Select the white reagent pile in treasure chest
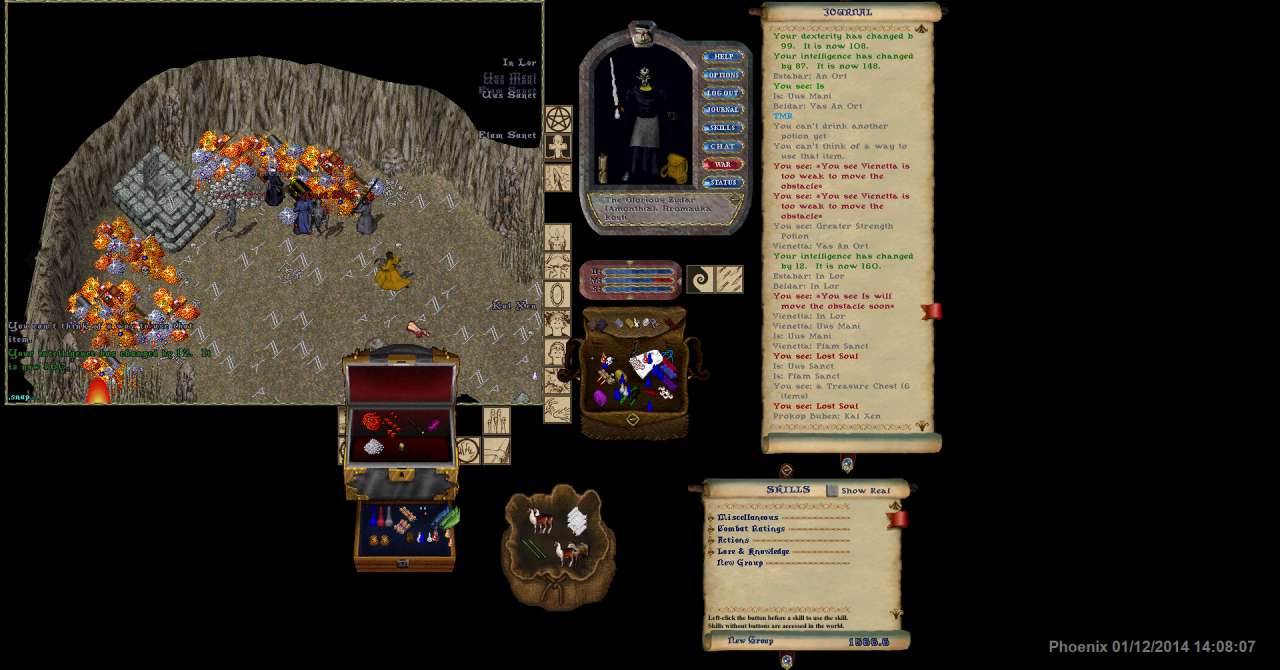This screenshot has height=670, width=1280. tap(374, 447)
